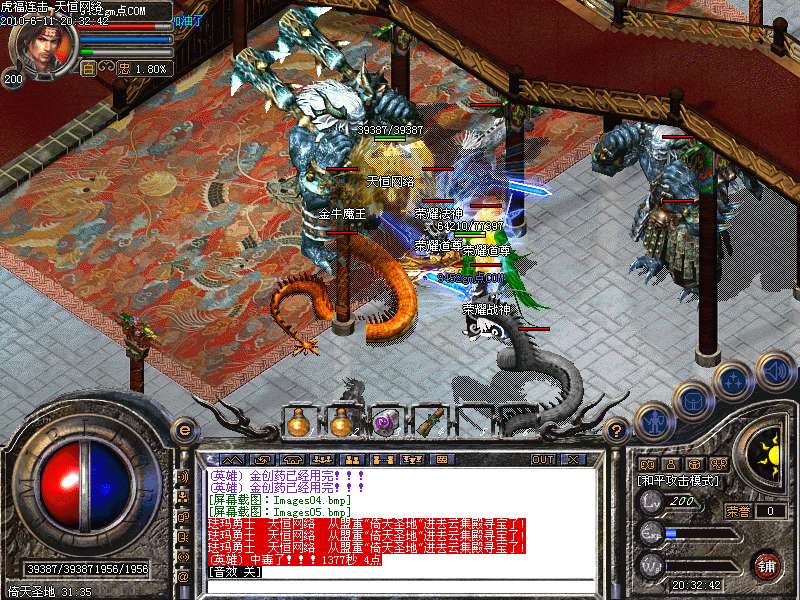Close the chat panel with X

click(573, 459)
